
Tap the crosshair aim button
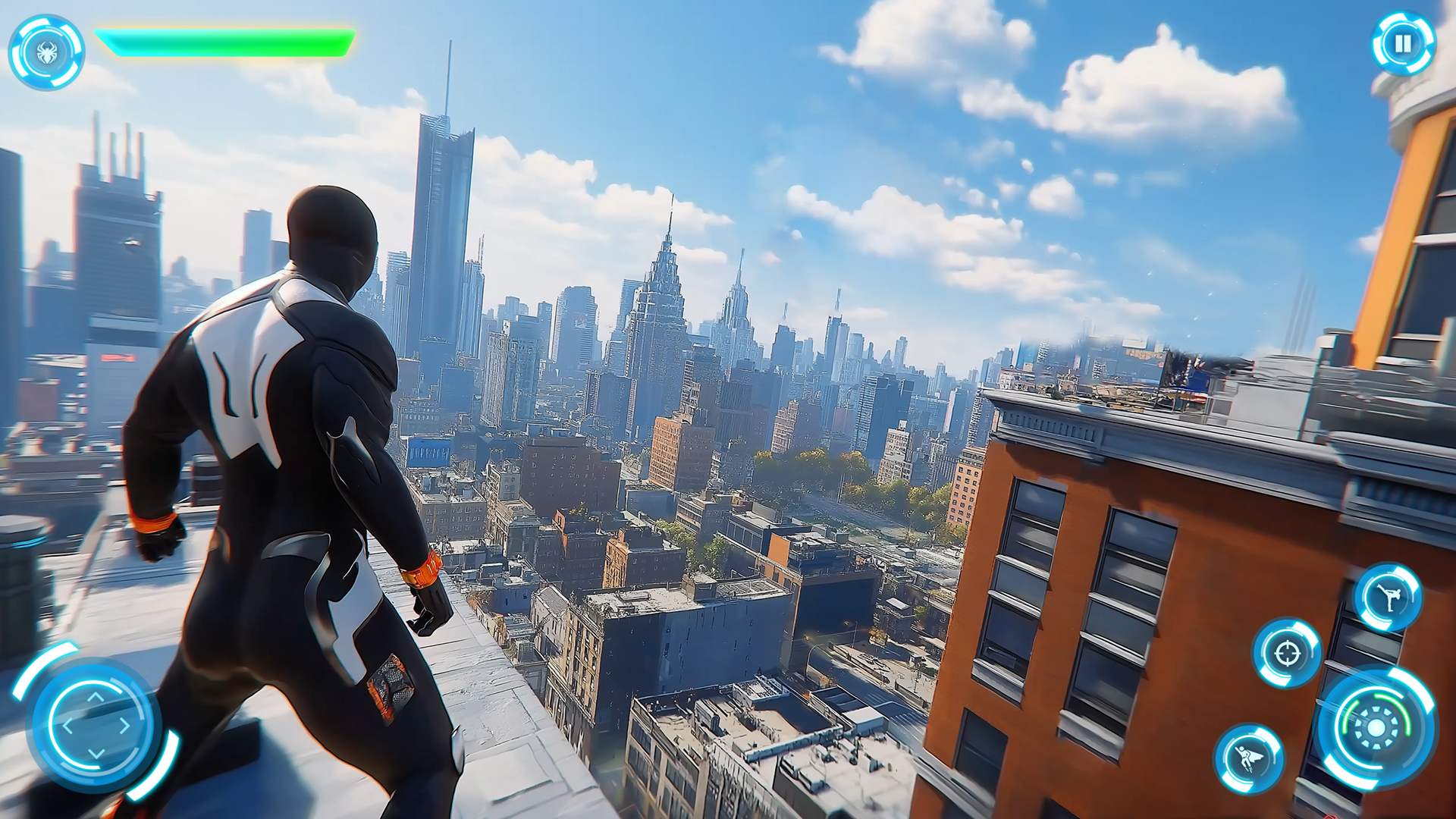[x=1287, y=653]
